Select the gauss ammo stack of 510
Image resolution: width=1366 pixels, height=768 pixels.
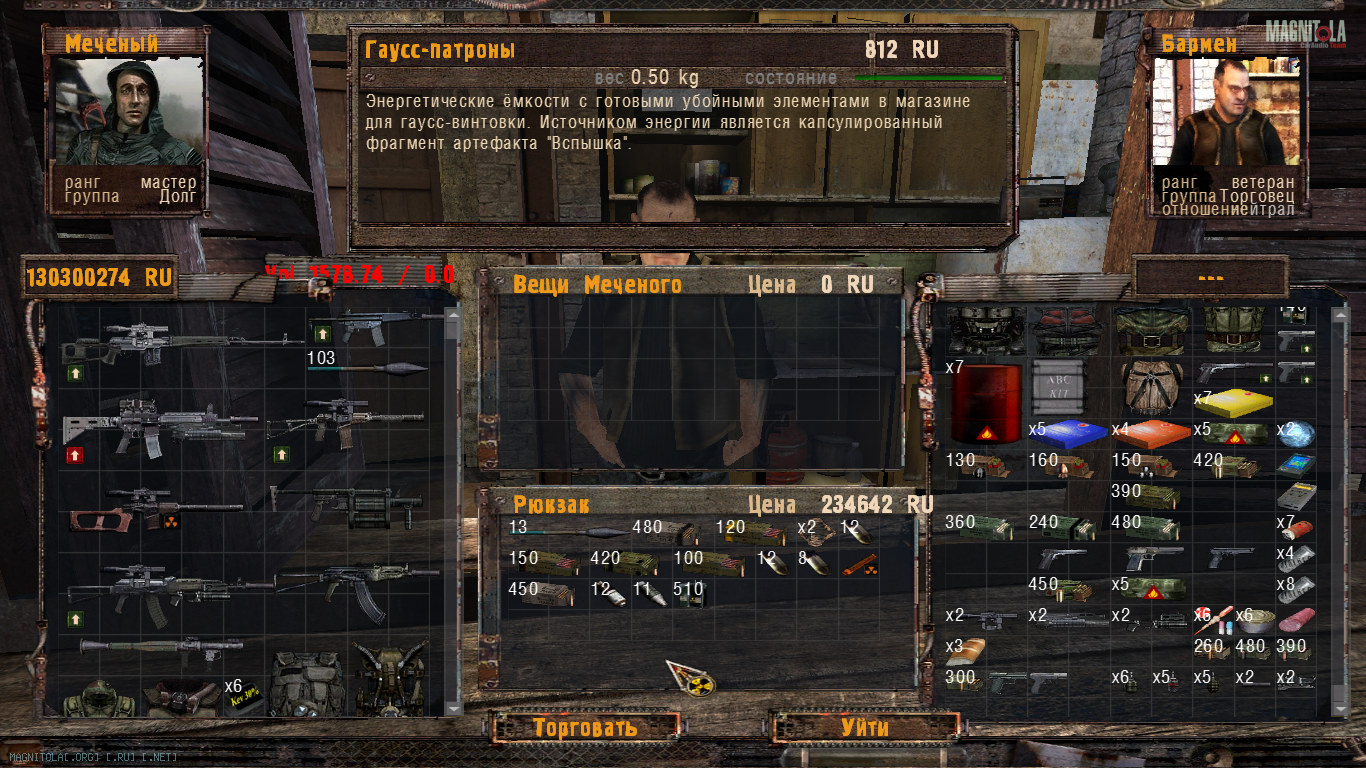(x=688, y=593)
